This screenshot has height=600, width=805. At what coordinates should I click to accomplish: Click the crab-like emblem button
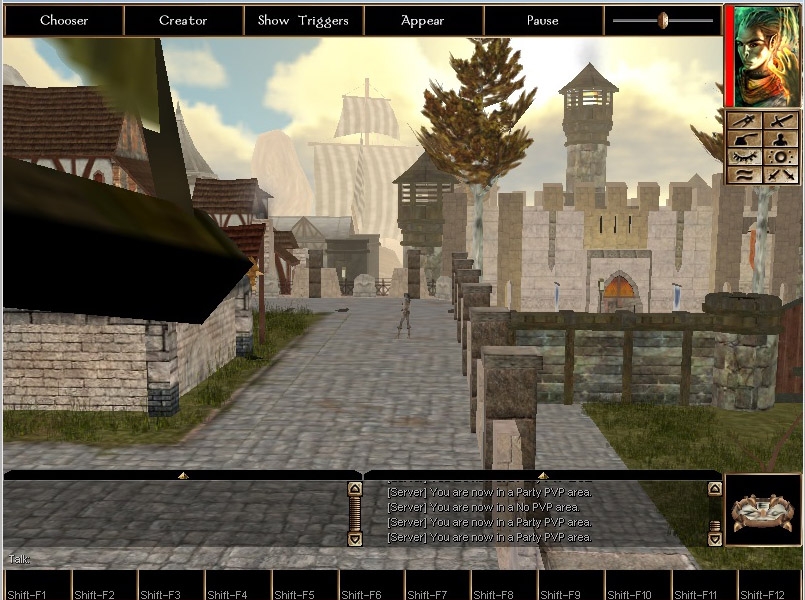pyautogui.click(x=763, y=510)
